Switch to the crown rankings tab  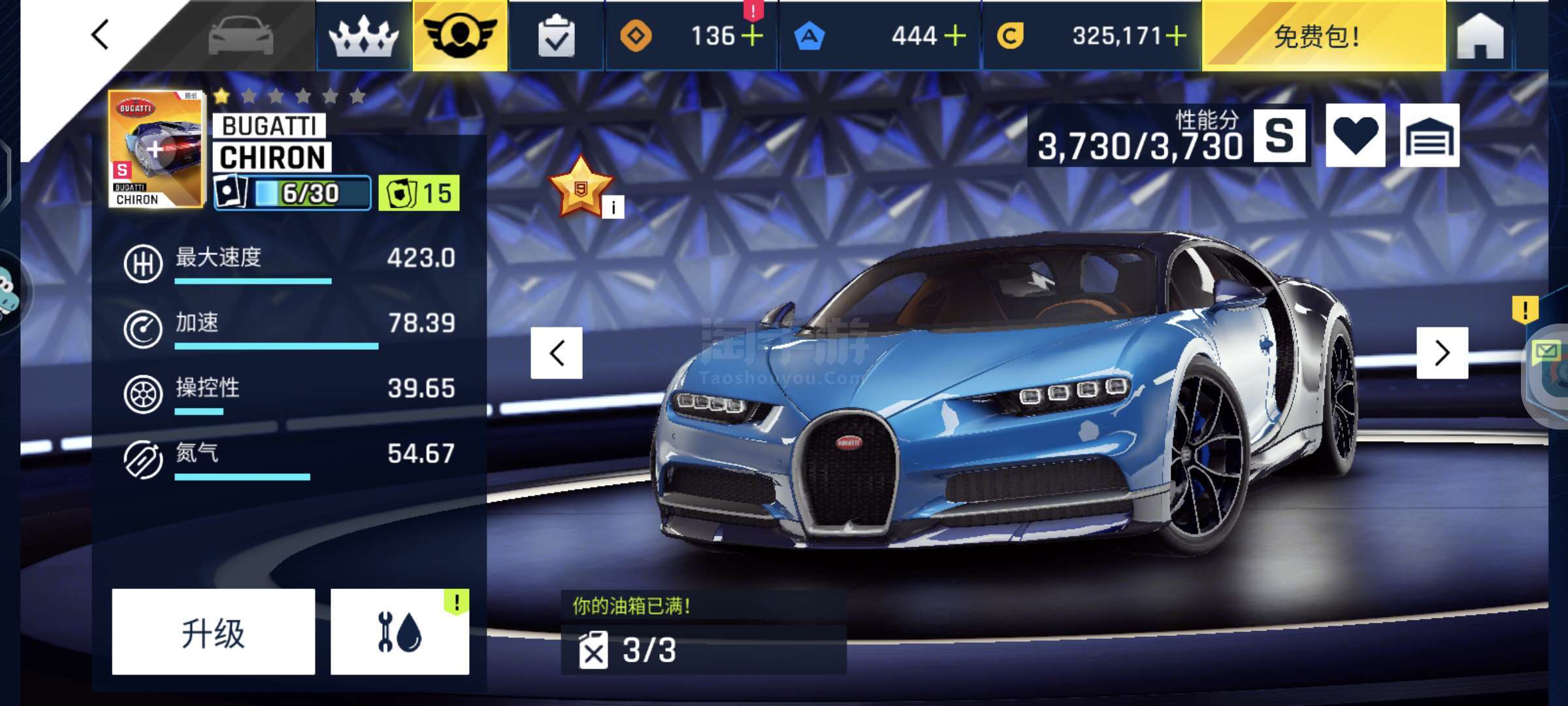363,36
